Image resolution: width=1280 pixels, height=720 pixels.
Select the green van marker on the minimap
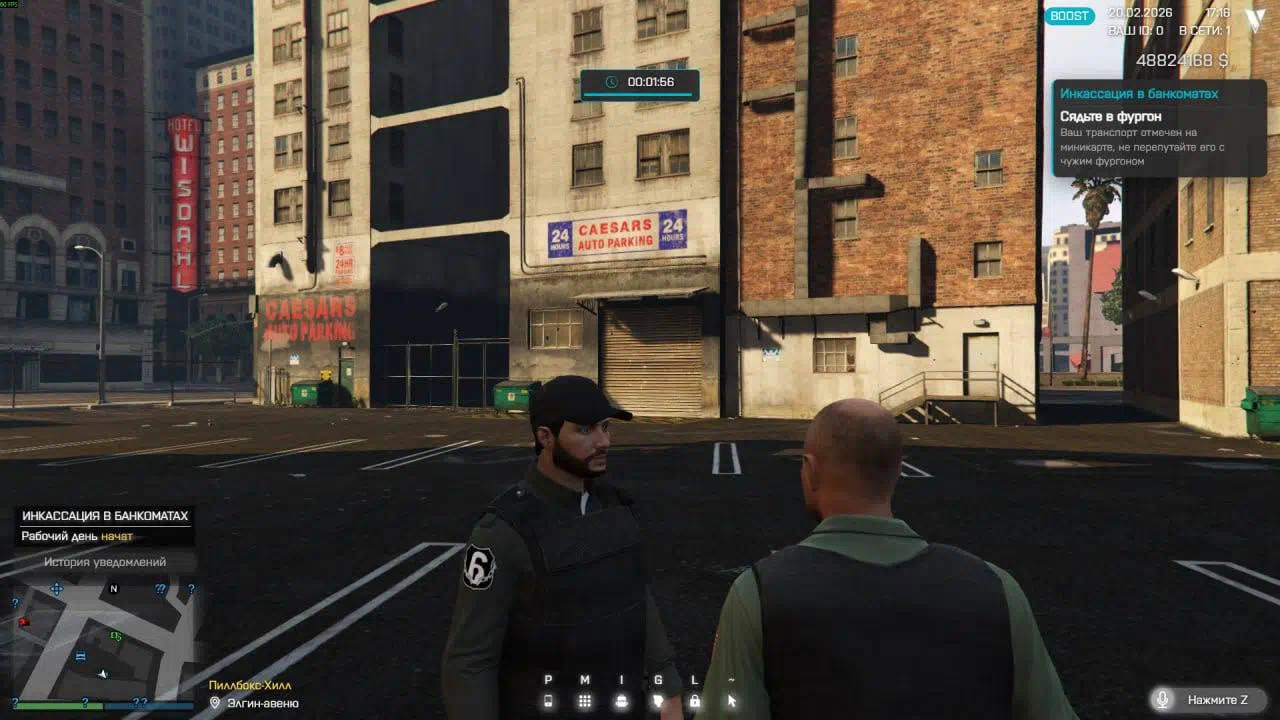tap(116, 635)
